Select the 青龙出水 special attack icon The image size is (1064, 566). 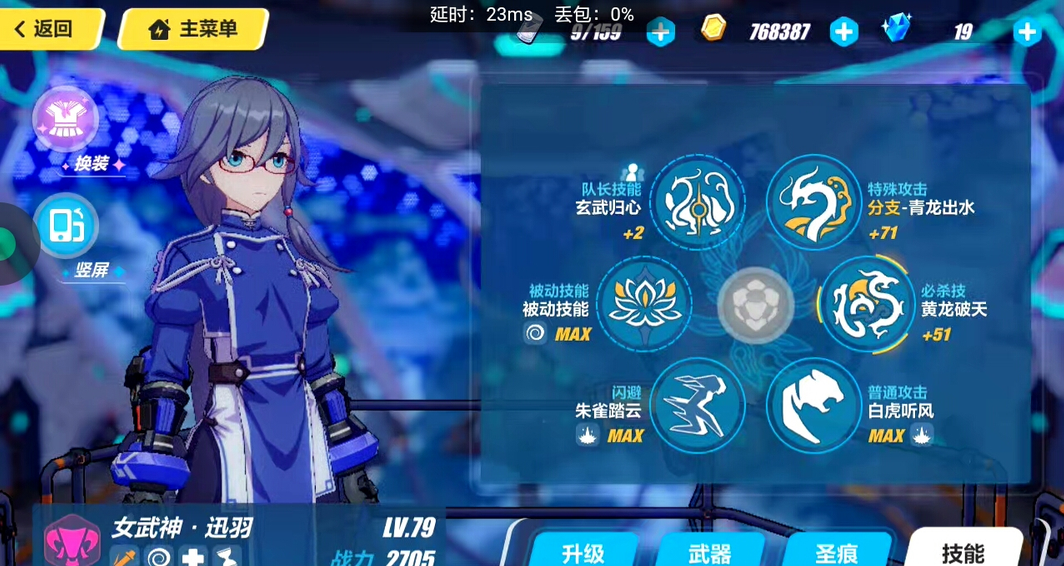click(x=813, y=202)
